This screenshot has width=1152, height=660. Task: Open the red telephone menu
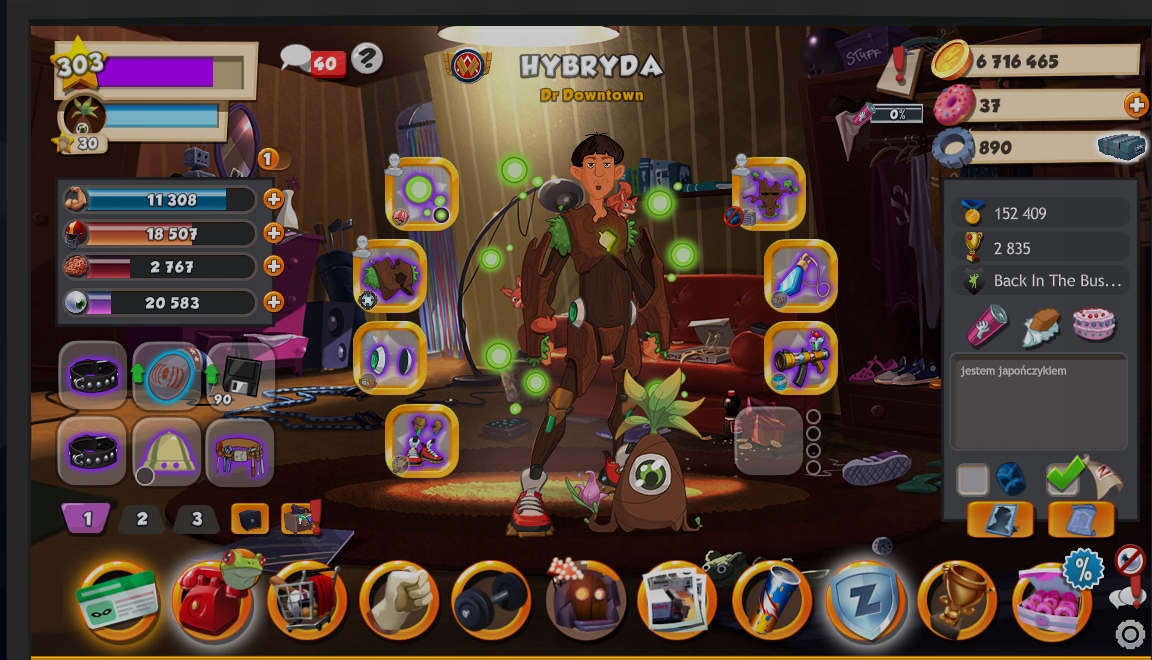pyautogui.click(x=210, y=600)
